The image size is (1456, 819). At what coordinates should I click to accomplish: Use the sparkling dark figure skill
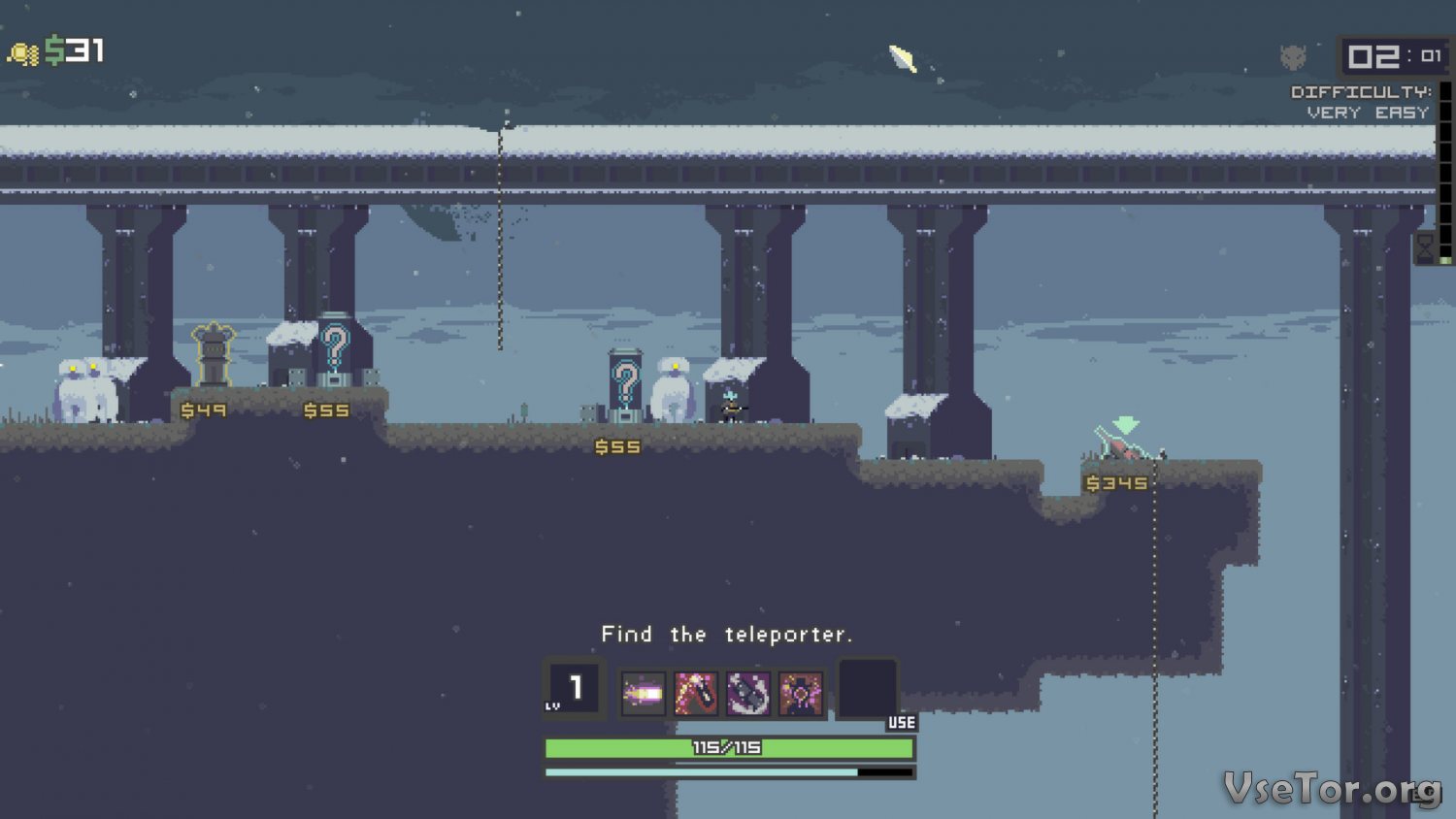[x=800, y=693]
